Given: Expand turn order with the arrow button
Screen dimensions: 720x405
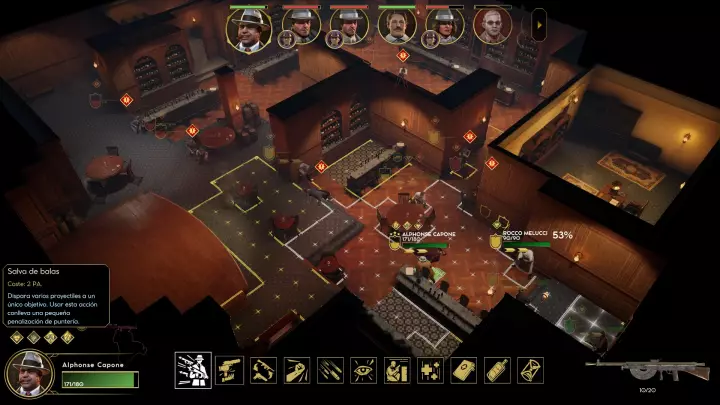Looking at the screenshot, I should click(538, 25).
